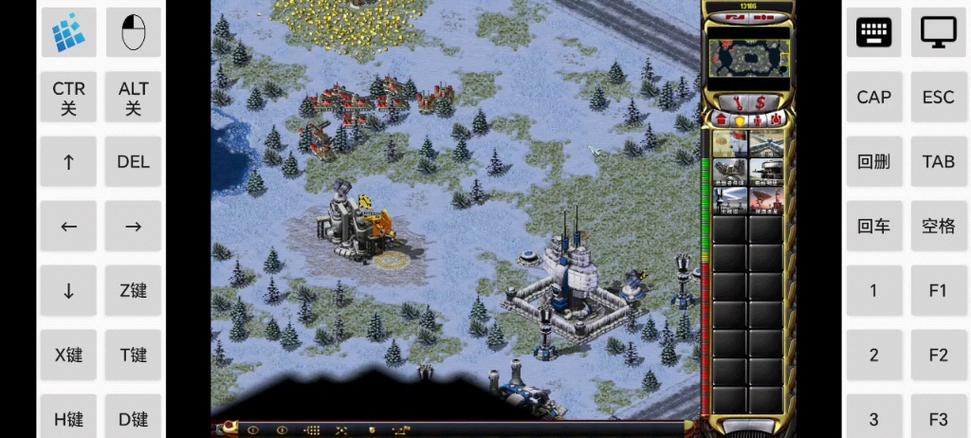The image size is (971, 438).
Task: Tap the monitor display icon
Action: click(938, 33)
